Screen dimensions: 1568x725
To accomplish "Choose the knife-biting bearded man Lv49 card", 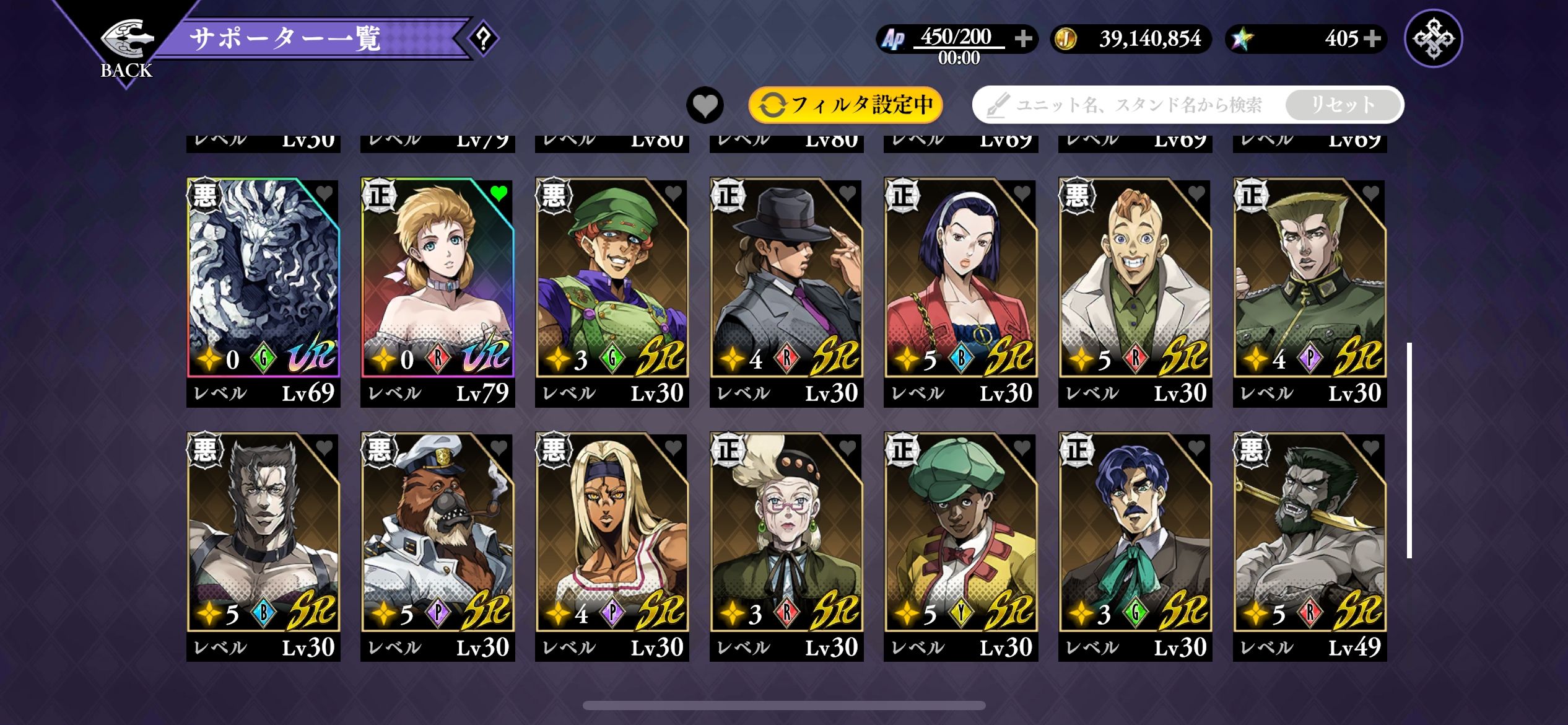I will pyautogui.click(x=1310, y=533).
